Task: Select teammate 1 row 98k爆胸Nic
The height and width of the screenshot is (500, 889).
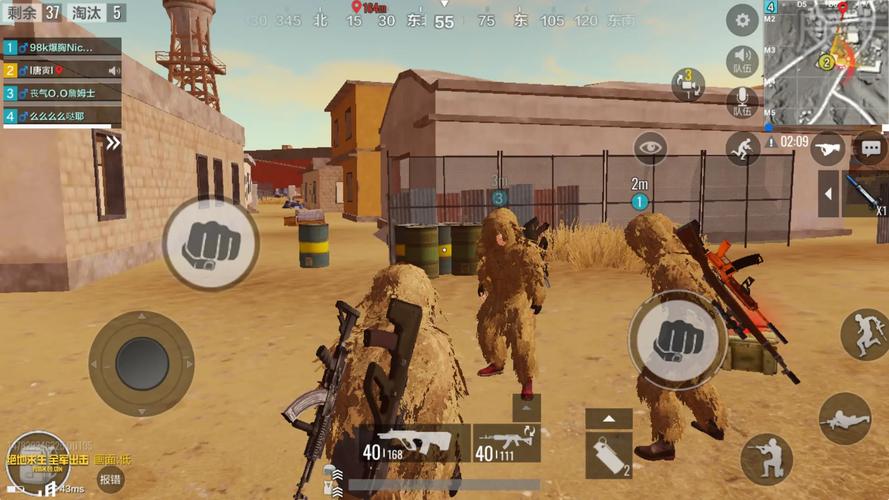Action: 62,47
